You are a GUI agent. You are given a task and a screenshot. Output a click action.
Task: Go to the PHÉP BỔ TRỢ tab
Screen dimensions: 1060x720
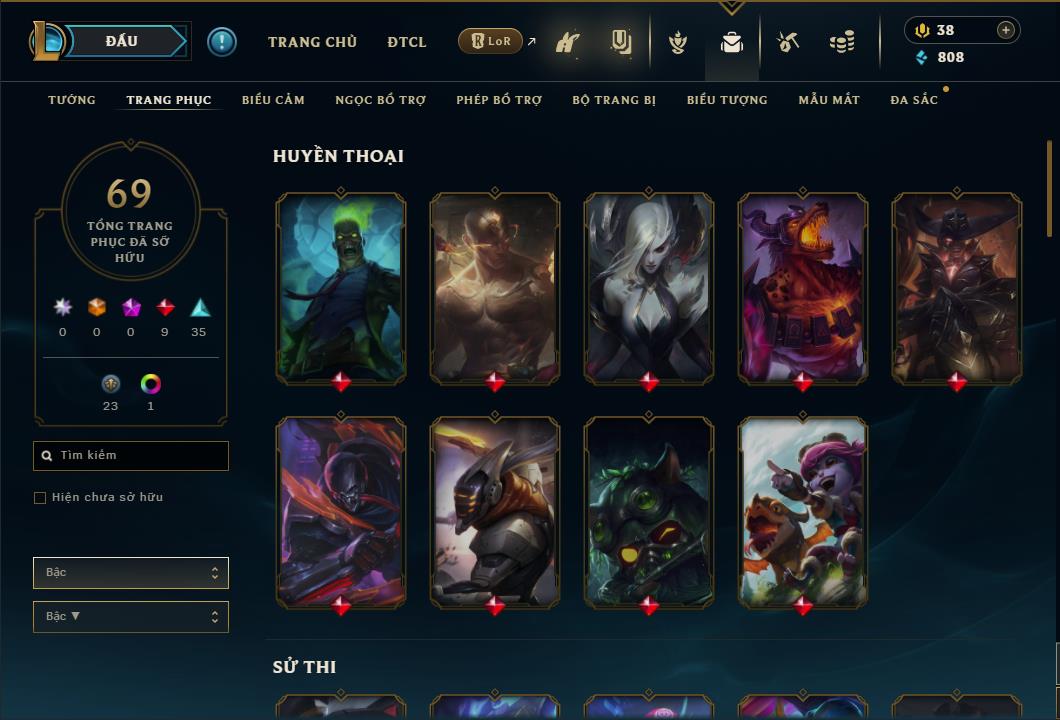[x=499, y=100]
